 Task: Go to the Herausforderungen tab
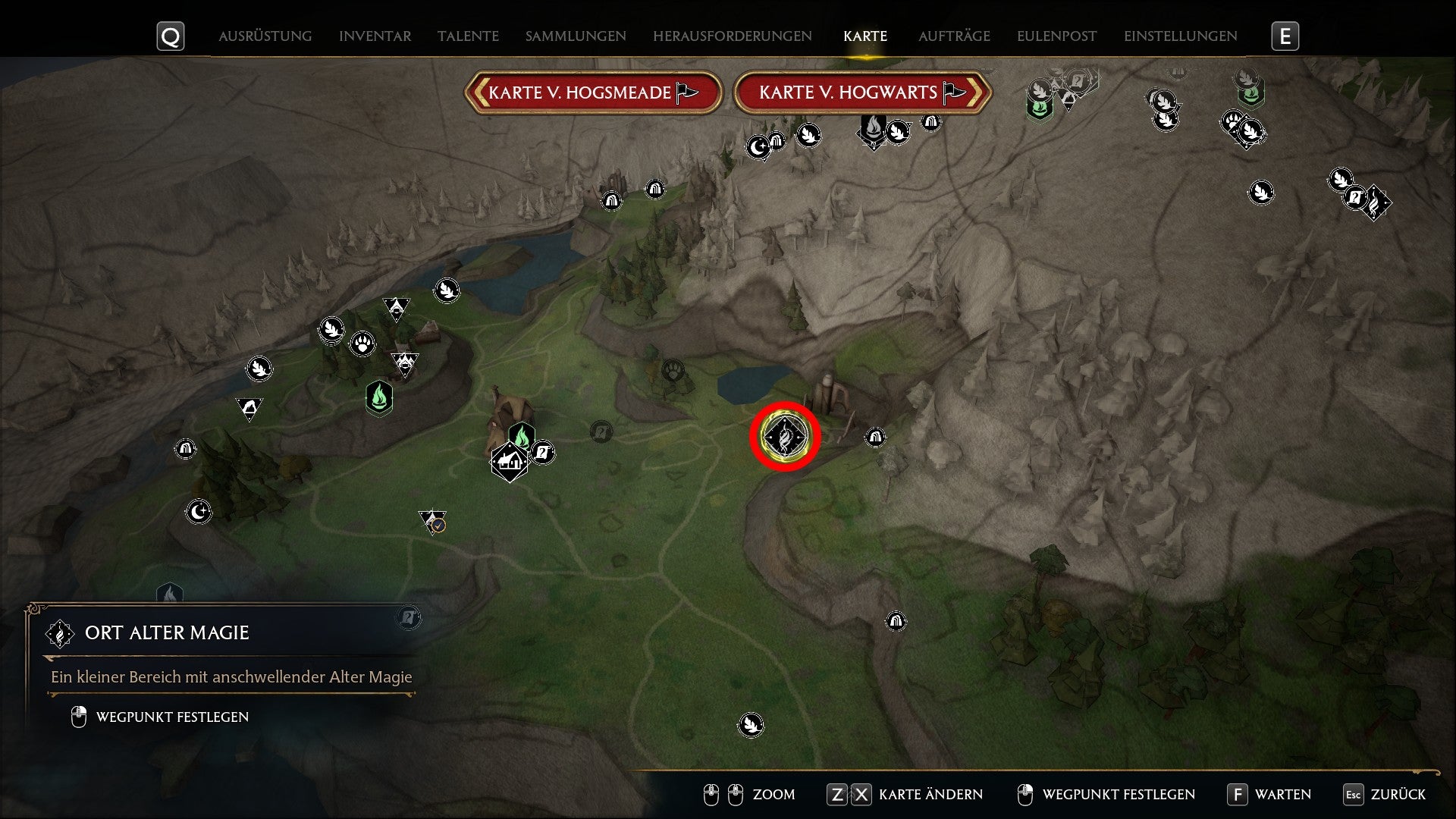coord(732,36)
